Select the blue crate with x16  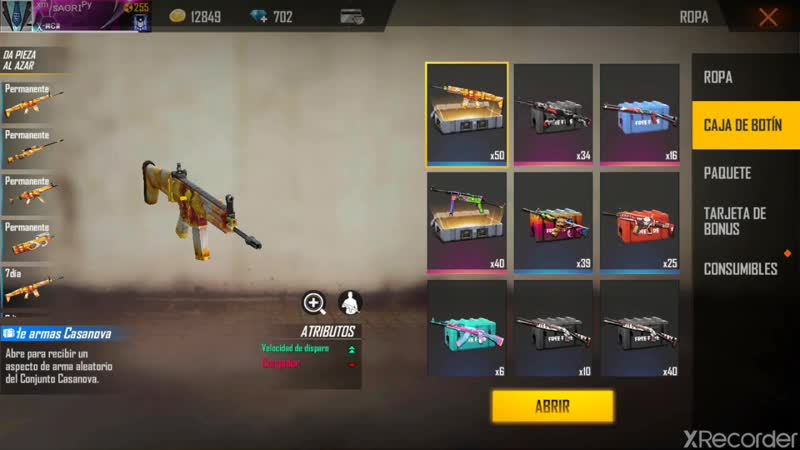[x=639, y=114]
